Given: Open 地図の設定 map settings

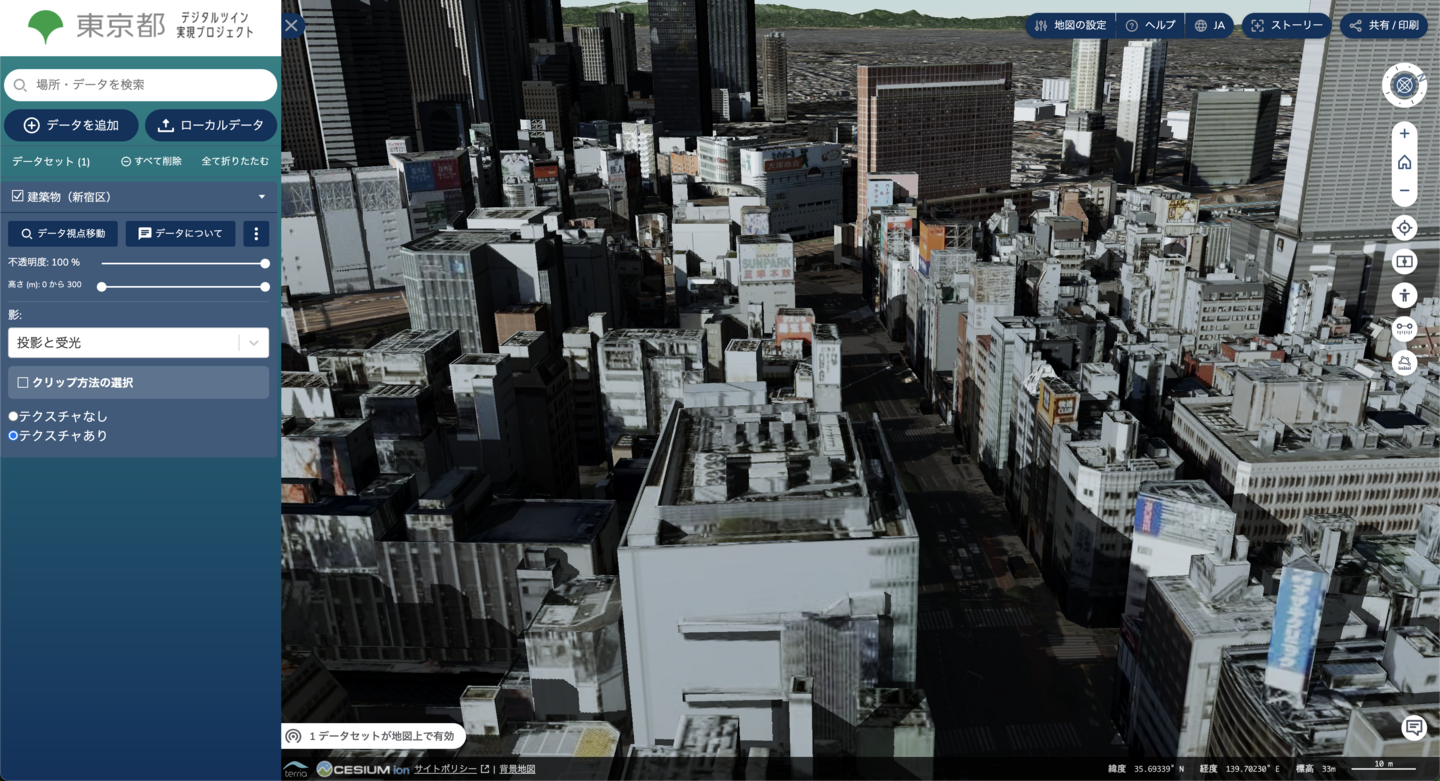Looking at the screenshot, I should pyautogui.click(x=1070, y=25).
